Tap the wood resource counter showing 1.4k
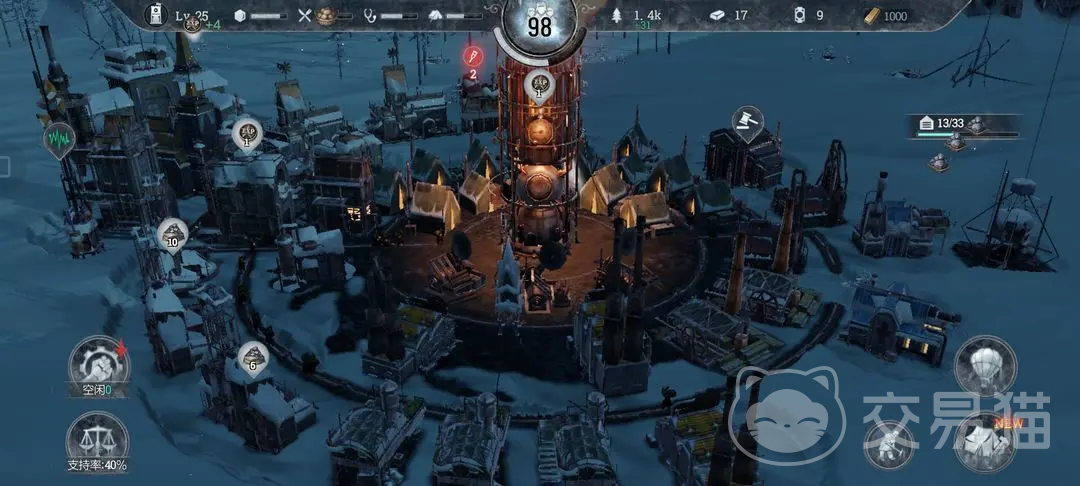1080x486 pixels. 642,16
